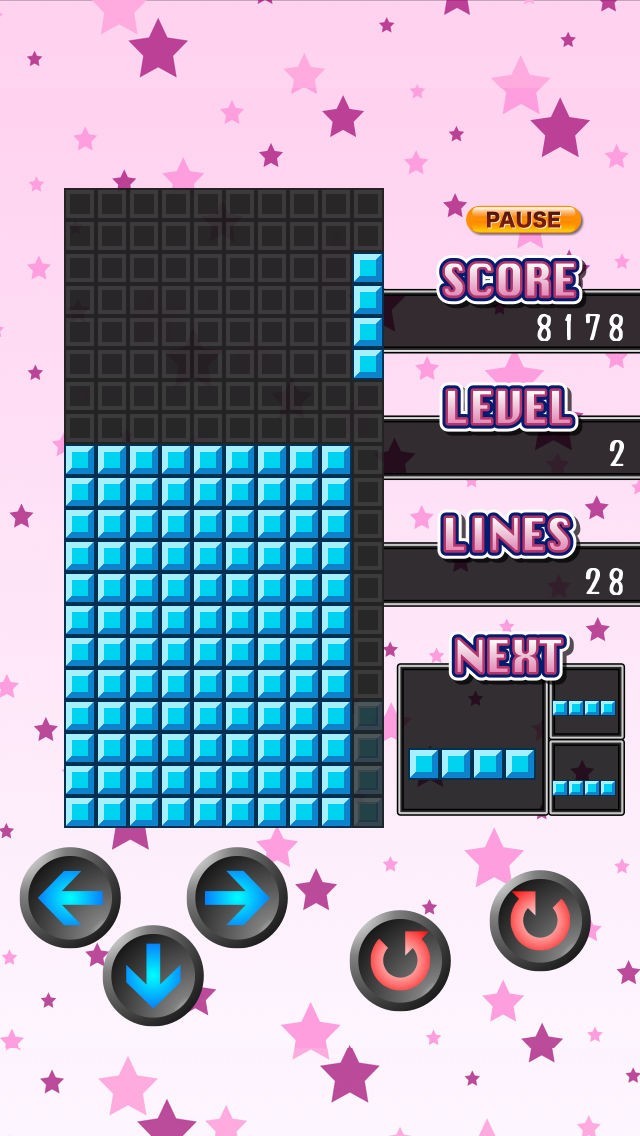Screen dimensions: 640x1136
Task: Drop the piece using the down arrow button
Action: [153, 975]
